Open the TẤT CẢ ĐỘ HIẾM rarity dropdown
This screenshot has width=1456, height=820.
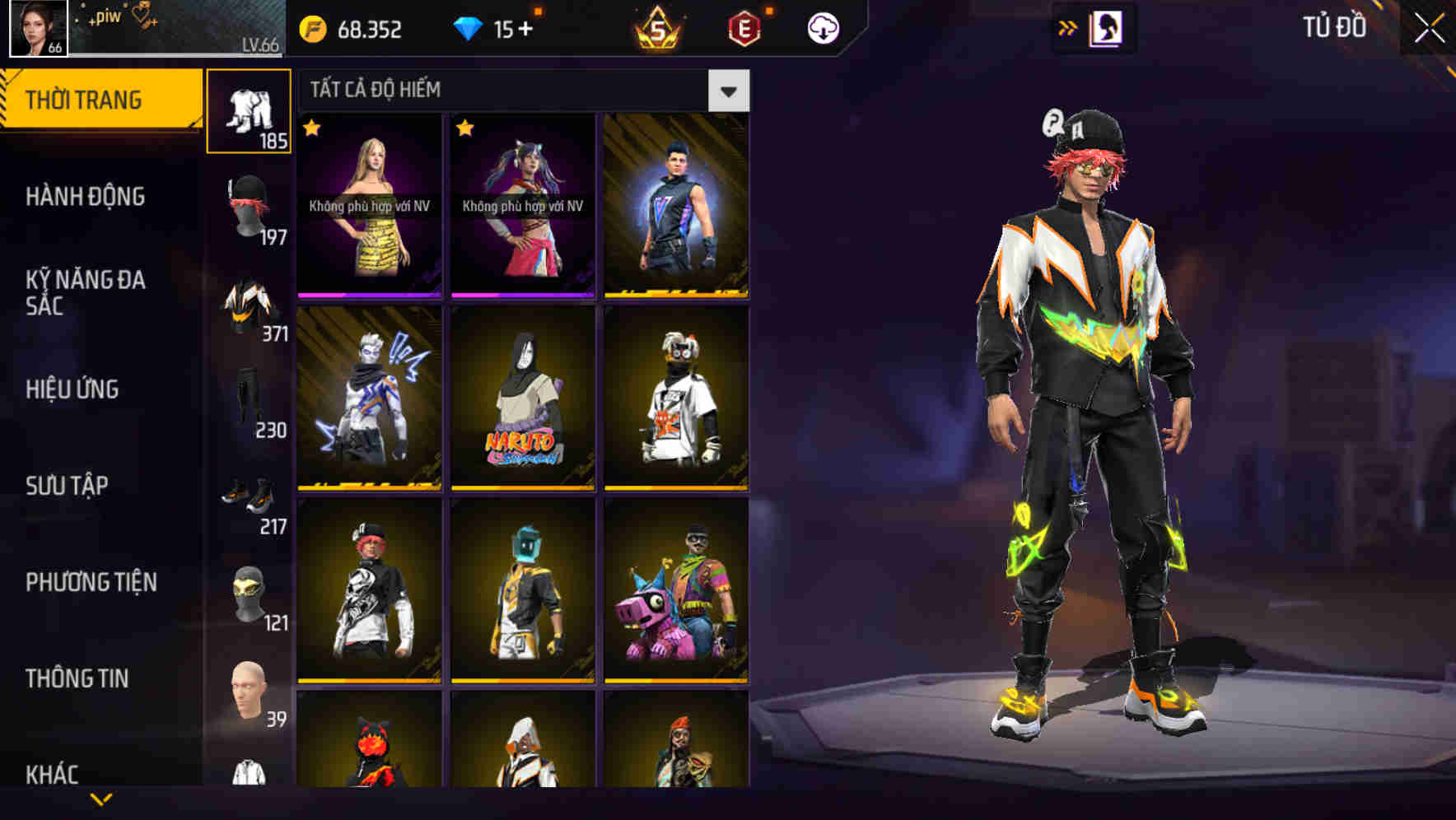click(730, 91)
